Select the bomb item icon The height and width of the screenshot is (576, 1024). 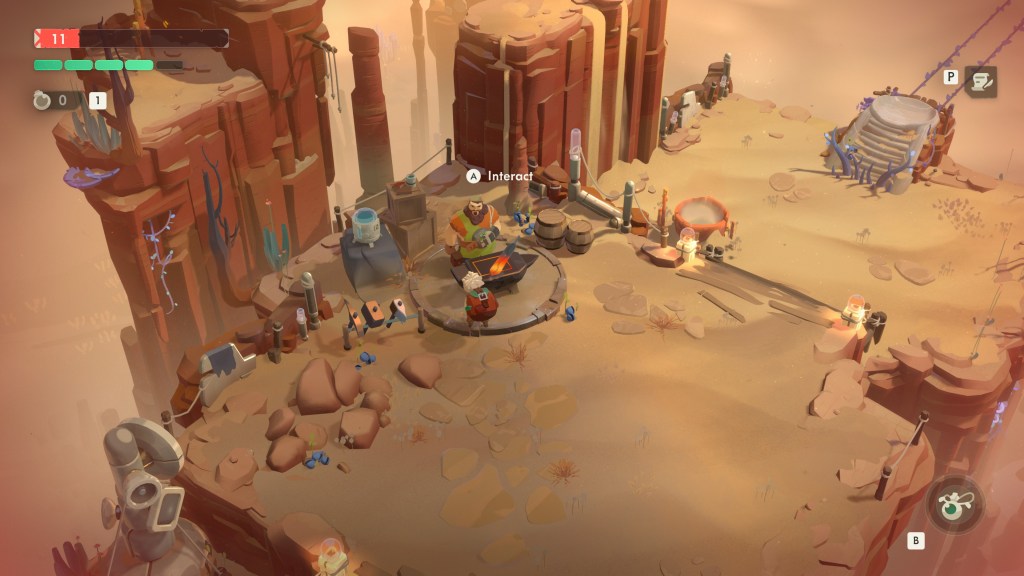42,100
